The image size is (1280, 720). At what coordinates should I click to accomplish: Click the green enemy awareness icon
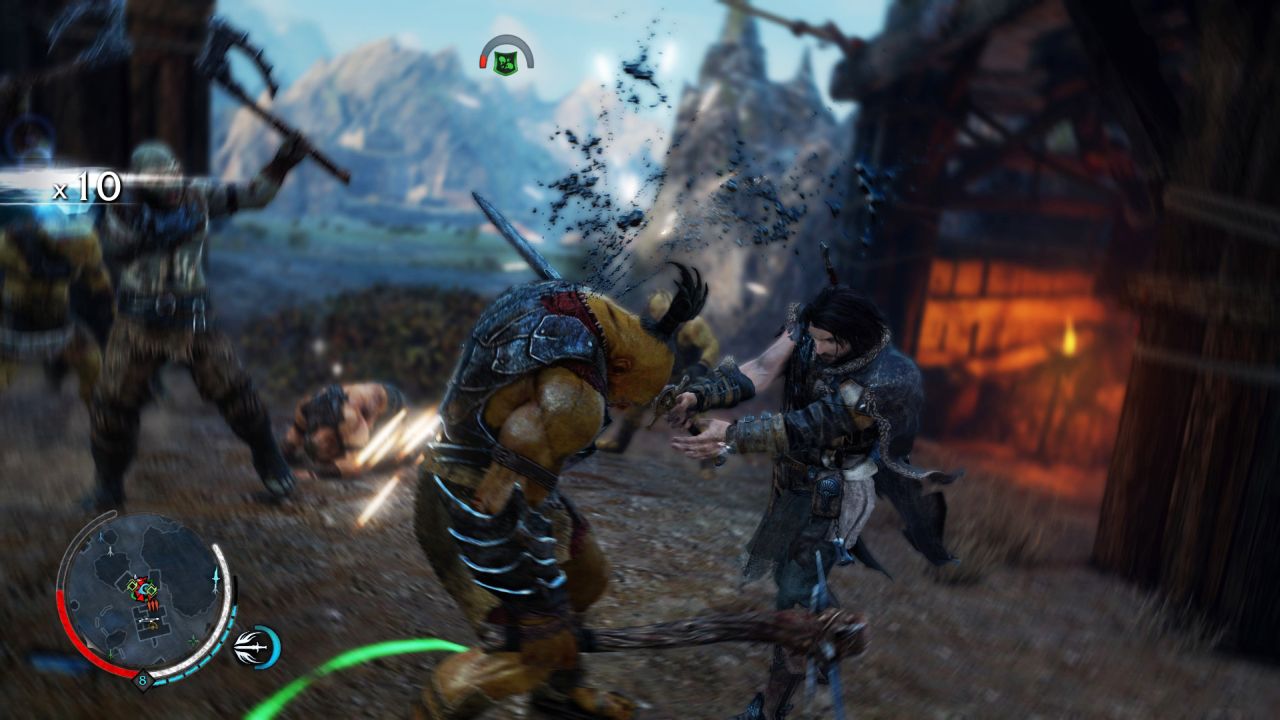(x=506, y=63)
